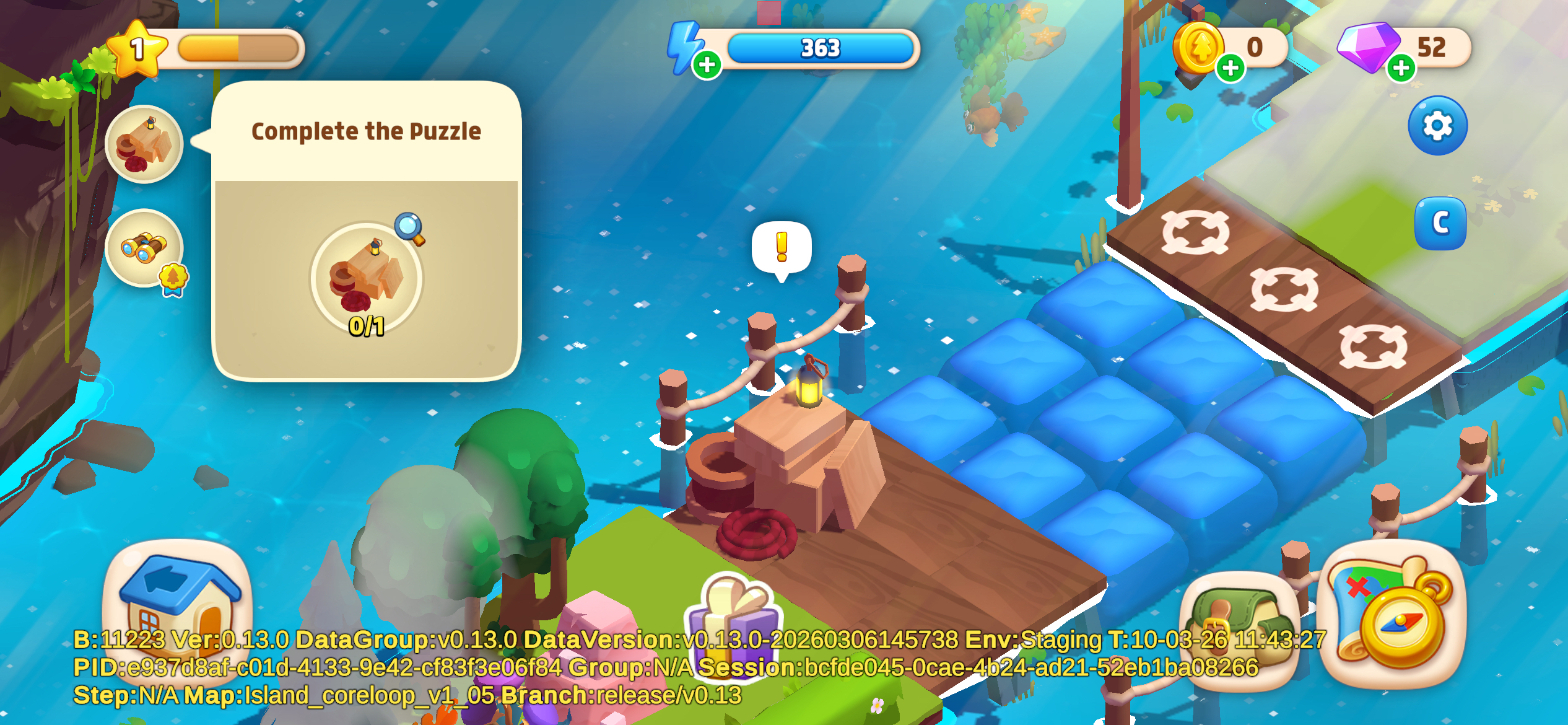Click the magnifying glass to locate puzzle
Viewport: 1568px width, 725px height.
[409, 228]
